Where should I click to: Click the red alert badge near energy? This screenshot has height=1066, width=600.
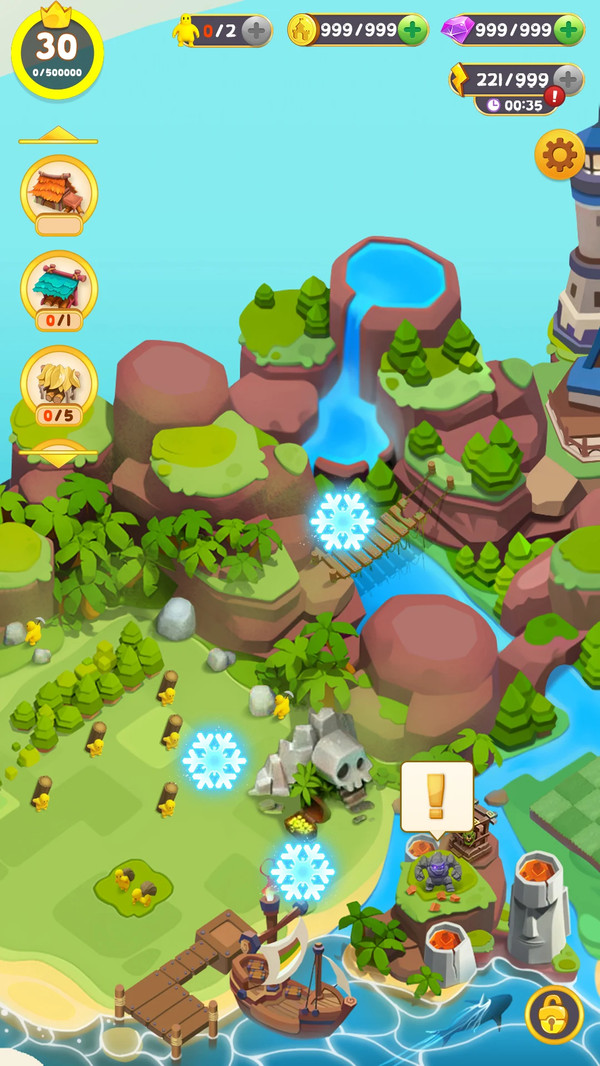click(554, 97)
